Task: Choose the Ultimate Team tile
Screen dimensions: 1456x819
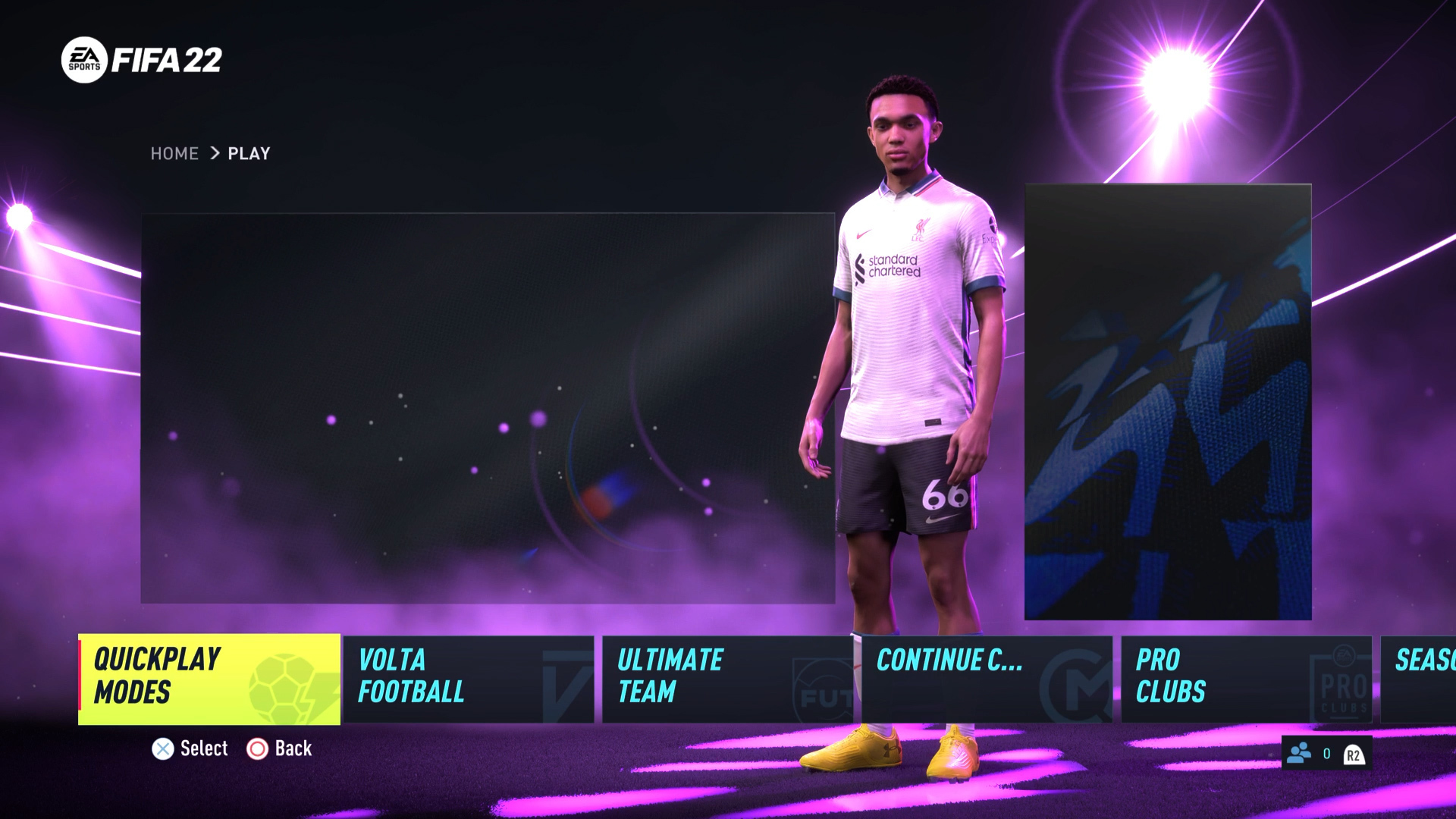Action: [727, 679]
